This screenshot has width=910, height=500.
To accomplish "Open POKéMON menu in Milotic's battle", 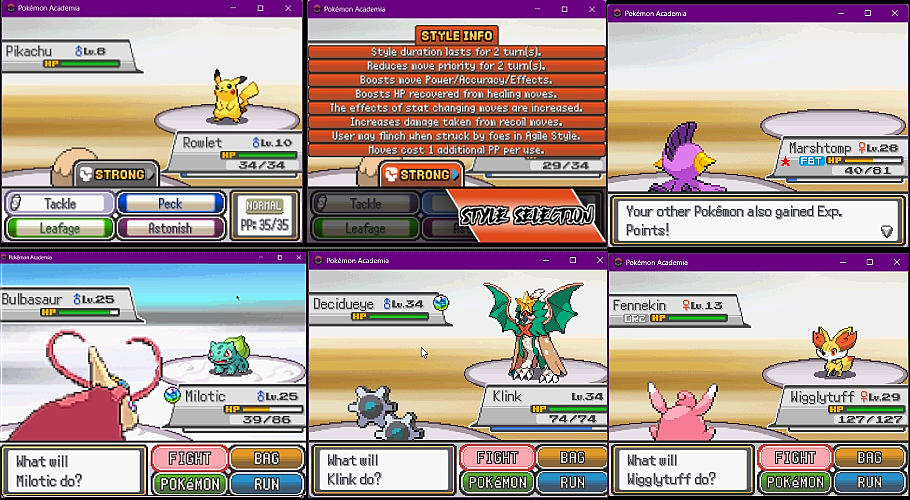I will 189,483.
